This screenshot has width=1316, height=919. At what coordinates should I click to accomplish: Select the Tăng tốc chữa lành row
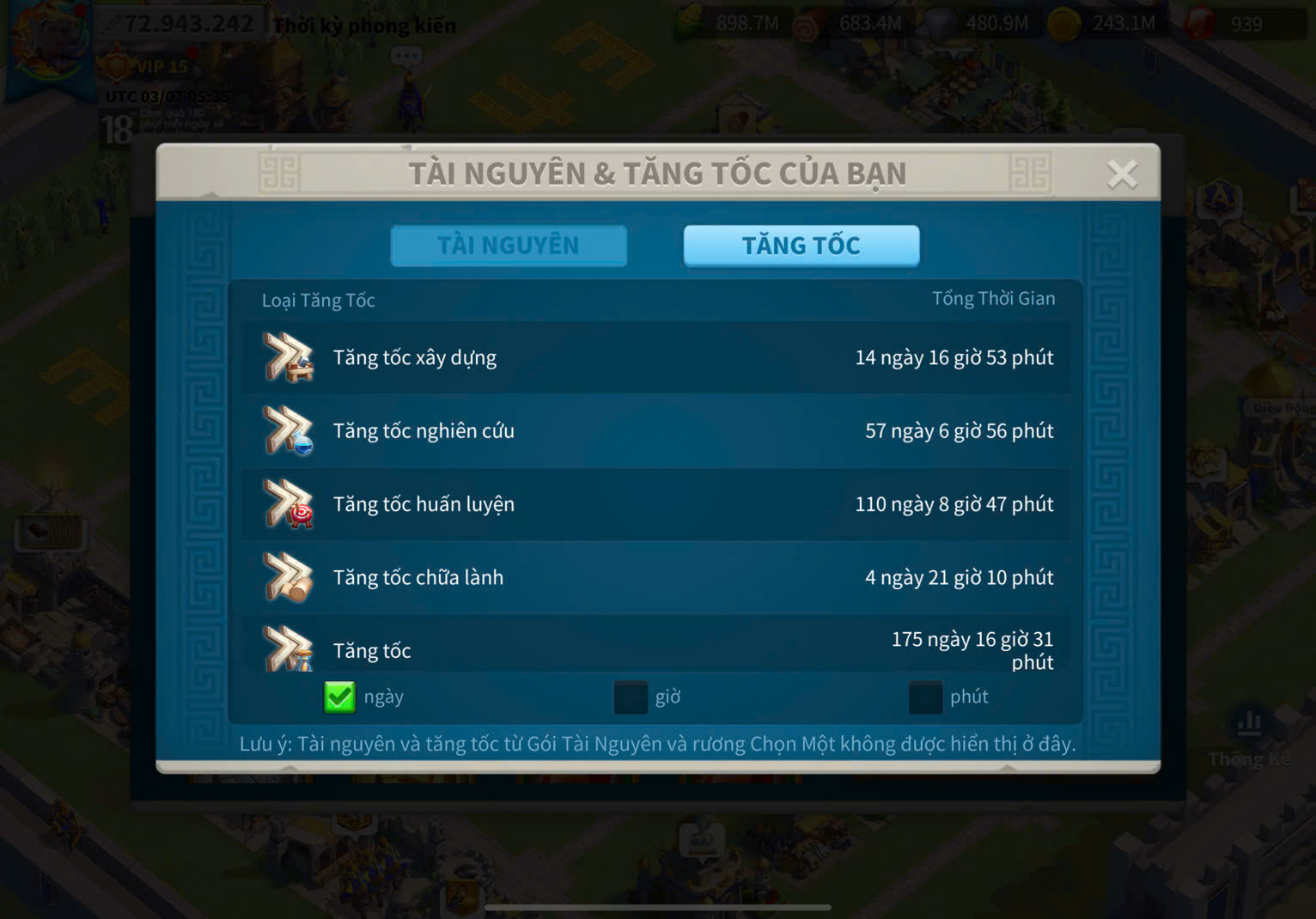[656, 577]
